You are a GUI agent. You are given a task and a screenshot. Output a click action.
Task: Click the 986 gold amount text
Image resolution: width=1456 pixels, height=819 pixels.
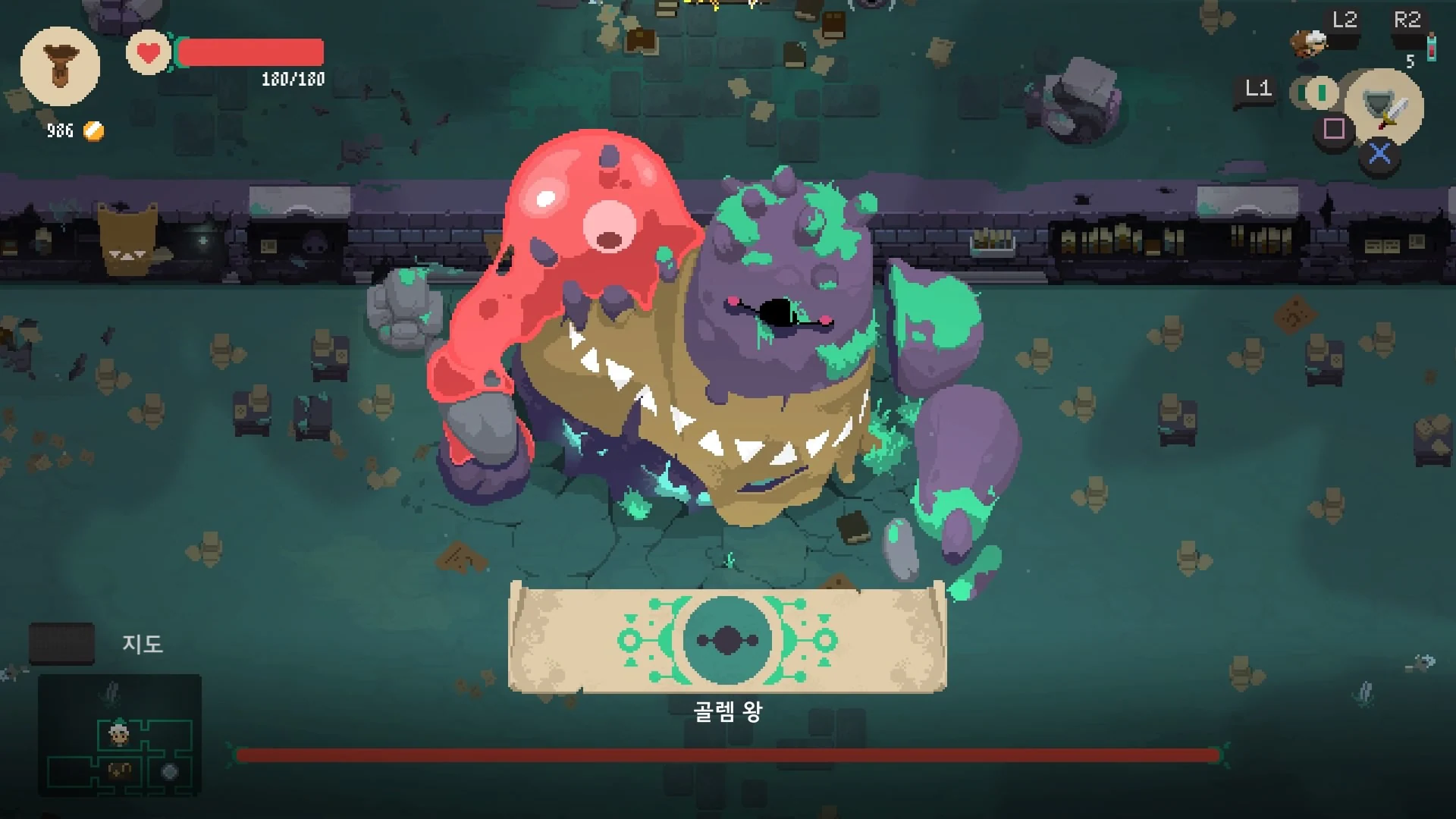(59, 130)
